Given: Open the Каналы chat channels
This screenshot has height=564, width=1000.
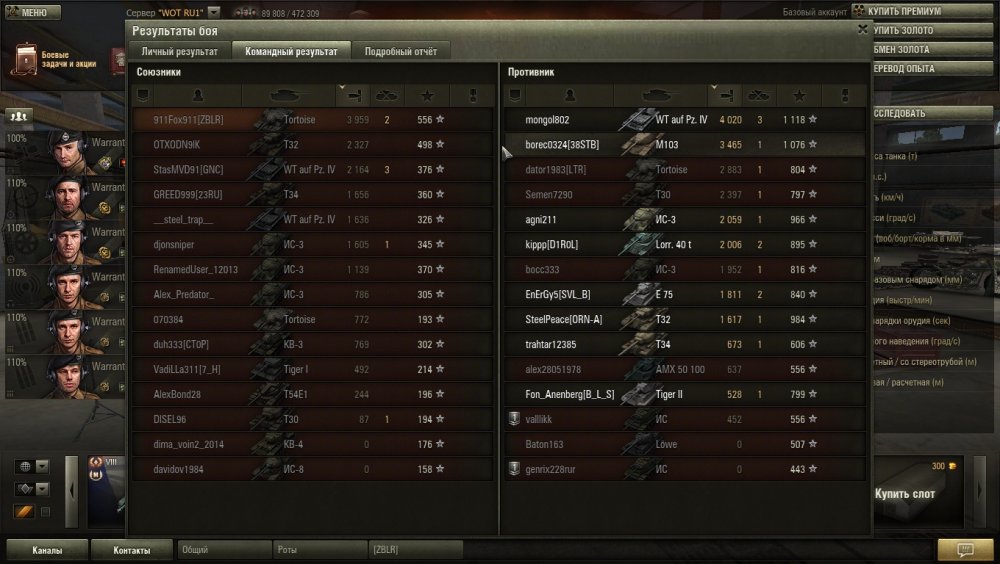Looking at the screenshot, I should 47,550.
